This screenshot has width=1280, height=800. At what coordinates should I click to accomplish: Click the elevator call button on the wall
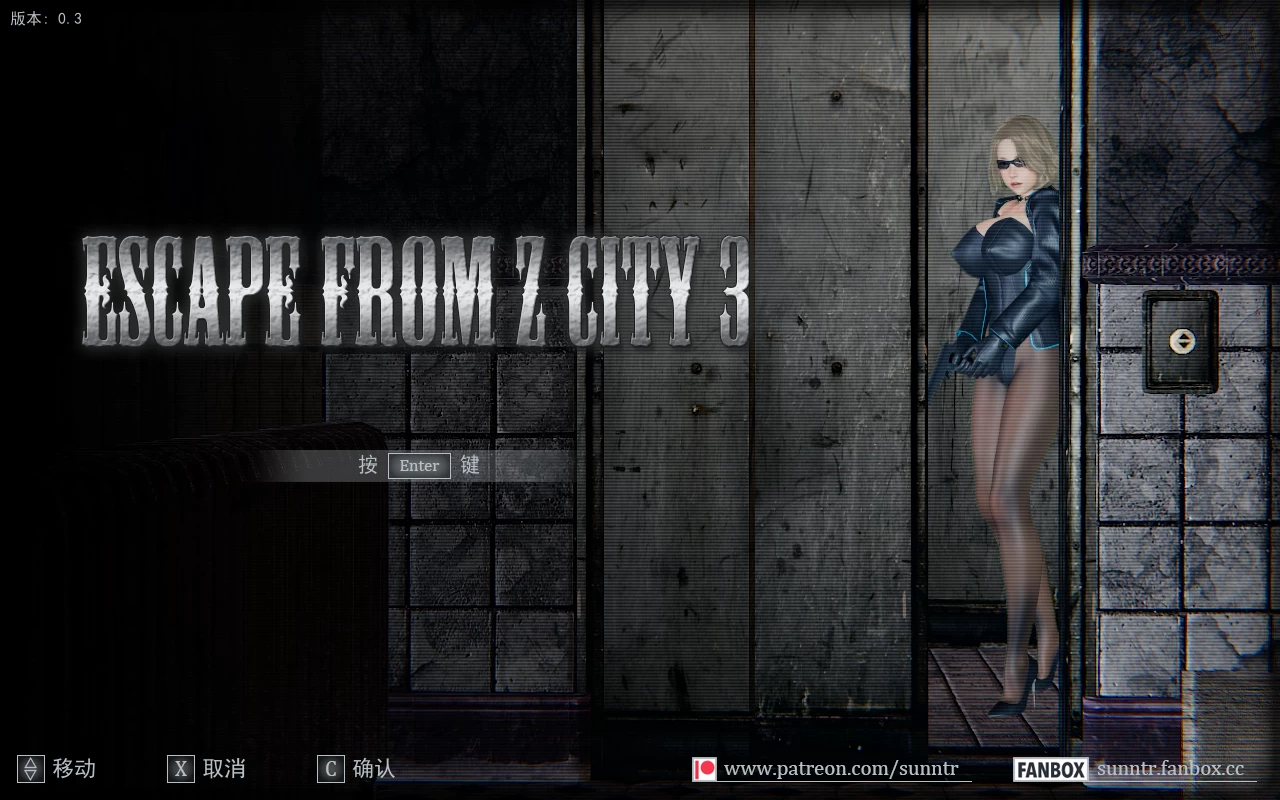click(1183, 339)
